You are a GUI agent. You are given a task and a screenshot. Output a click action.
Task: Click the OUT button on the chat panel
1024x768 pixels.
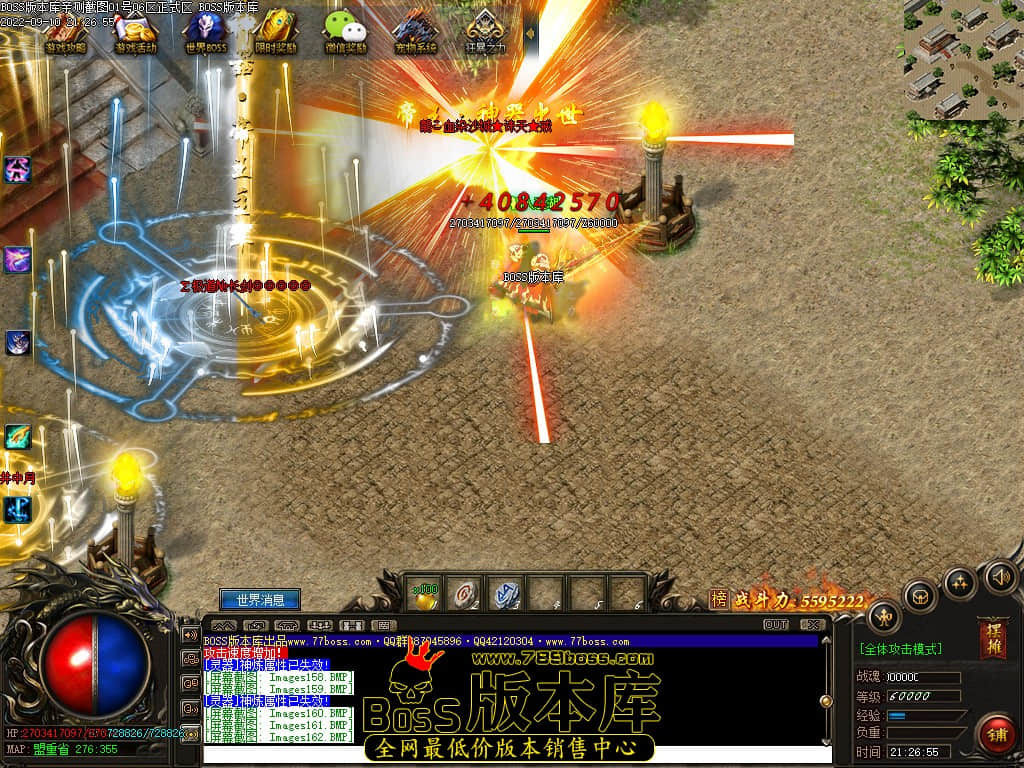tap(776, 625)
